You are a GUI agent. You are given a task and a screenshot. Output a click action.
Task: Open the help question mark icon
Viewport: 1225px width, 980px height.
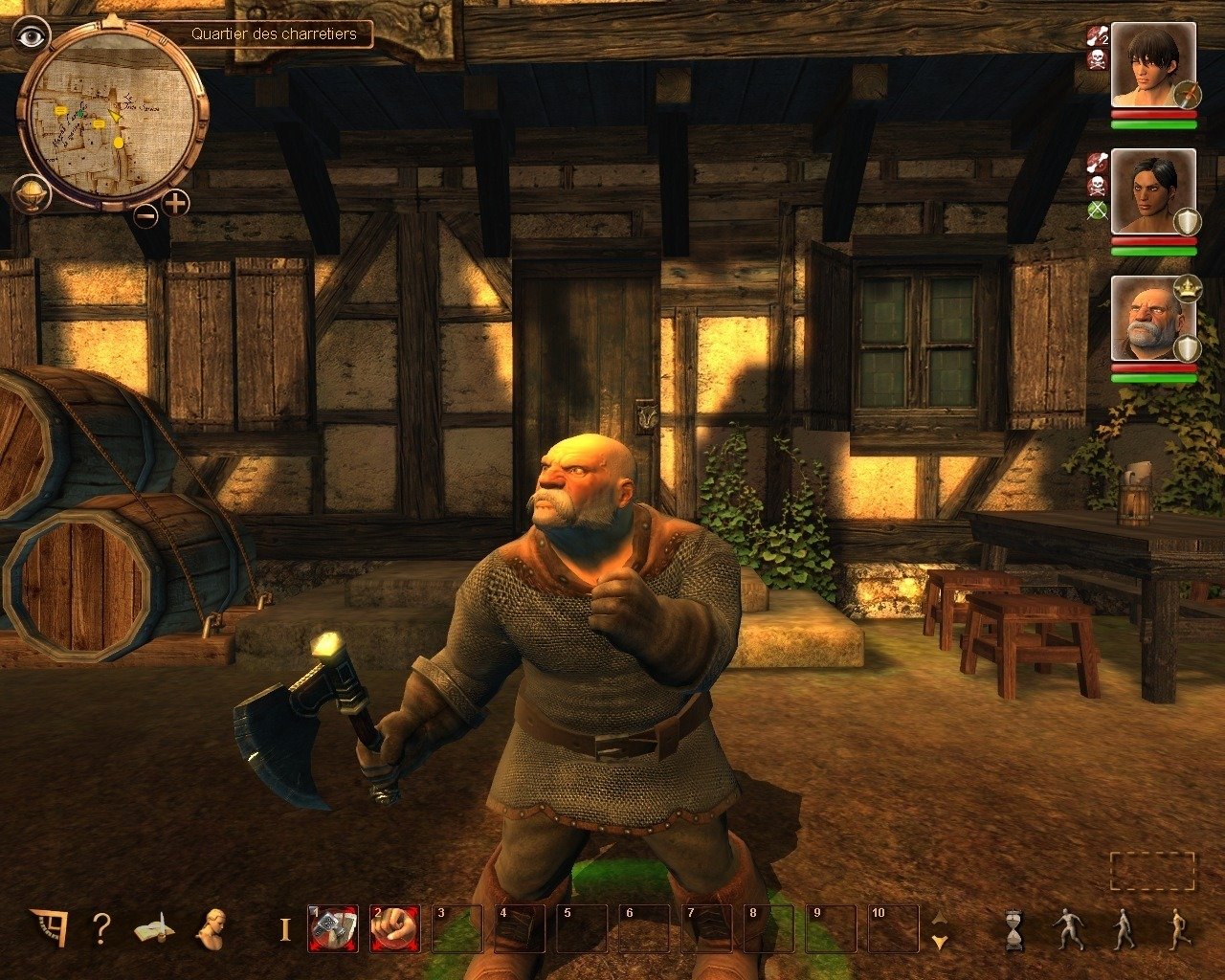101,927
